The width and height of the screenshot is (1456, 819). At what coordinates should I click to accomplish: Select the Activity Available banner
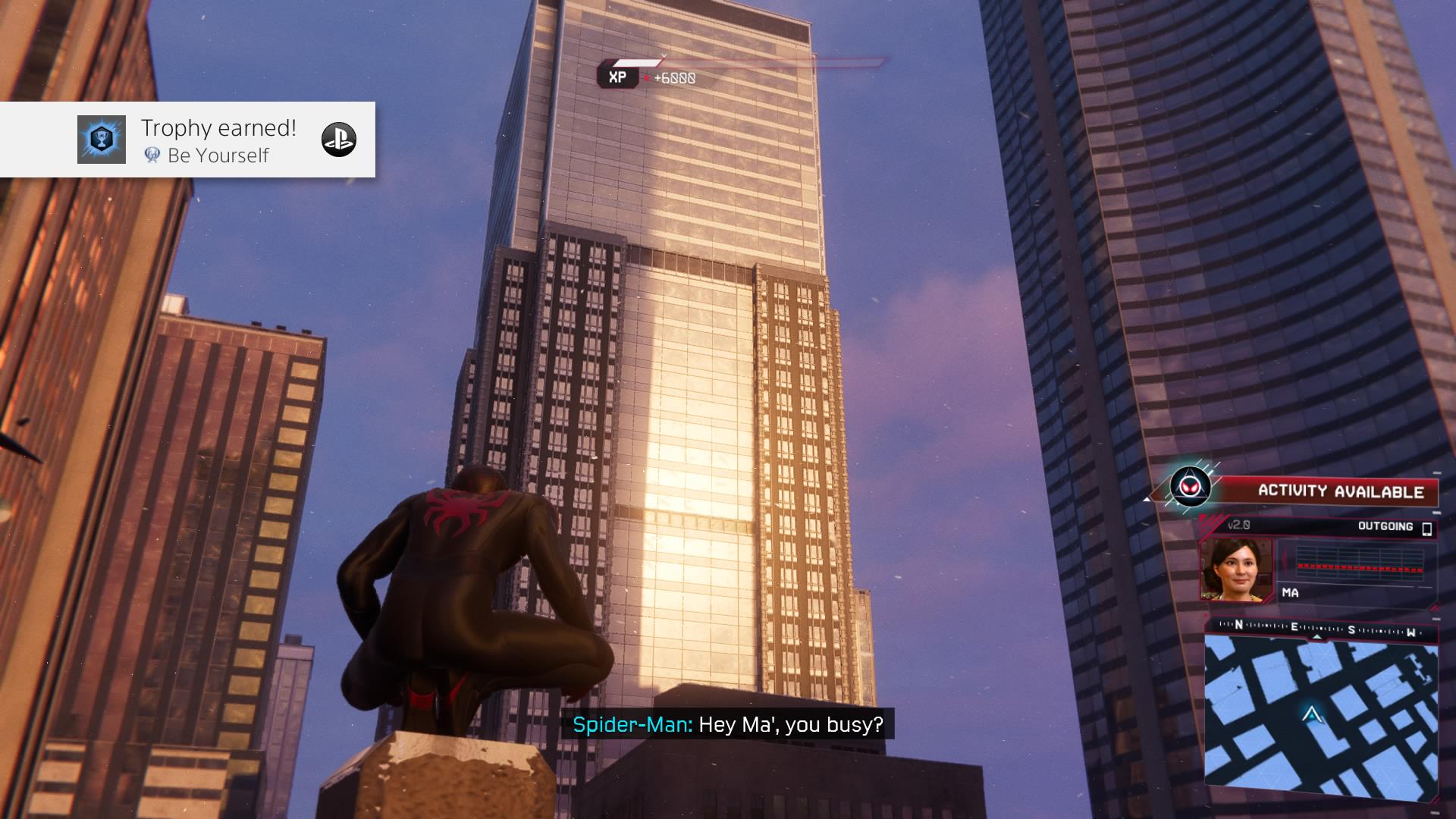1340,491
